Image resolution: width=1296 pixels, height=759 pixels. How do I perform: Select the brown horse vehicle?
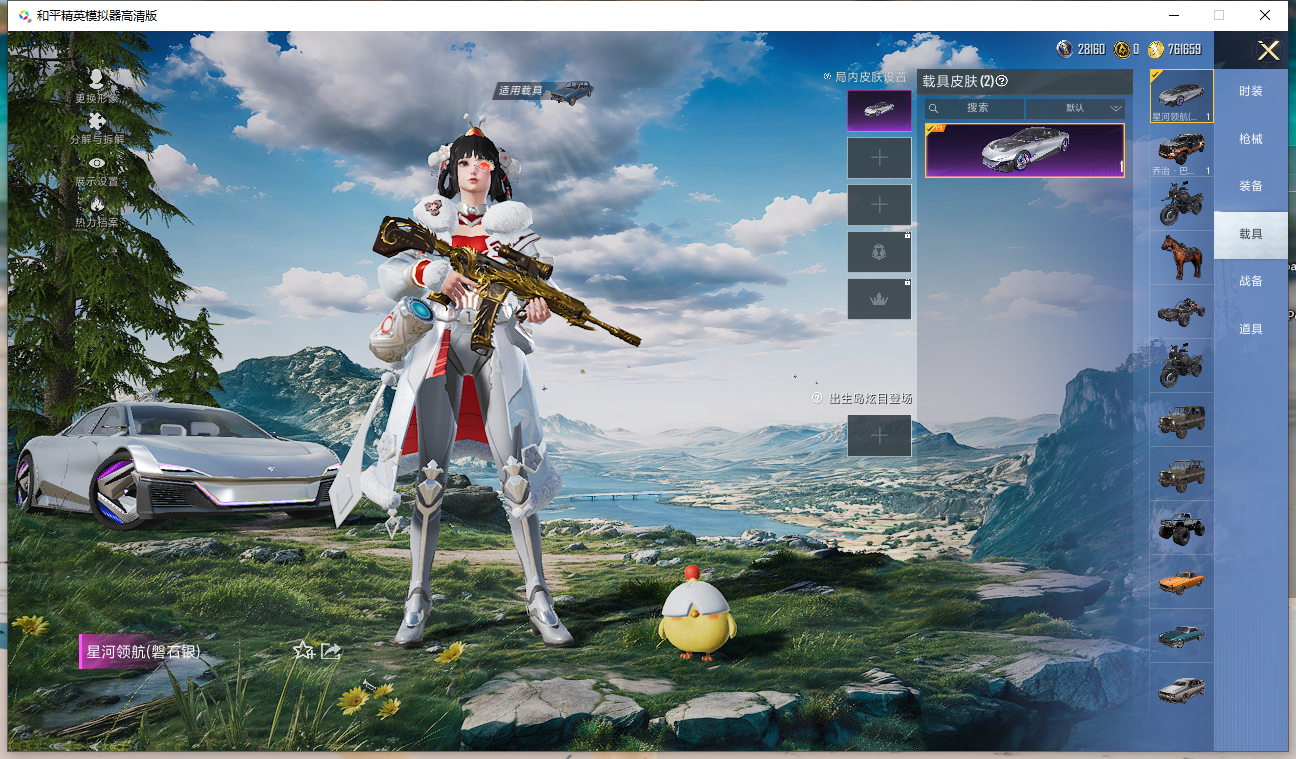[x=1181, y=257]
